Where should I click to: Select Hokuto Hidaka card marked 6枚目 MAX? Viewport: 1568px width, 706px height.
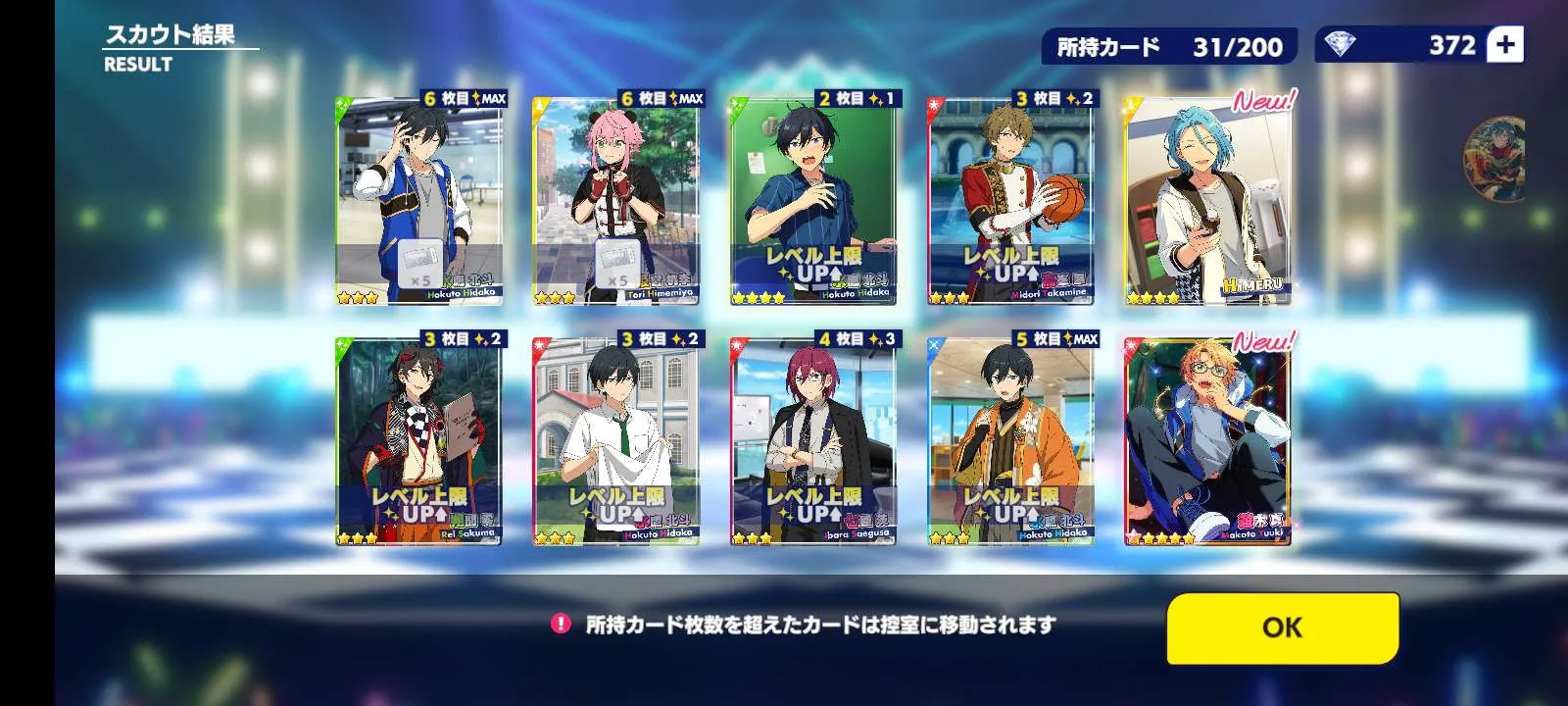pyautogui.click(x=419, y=201)
